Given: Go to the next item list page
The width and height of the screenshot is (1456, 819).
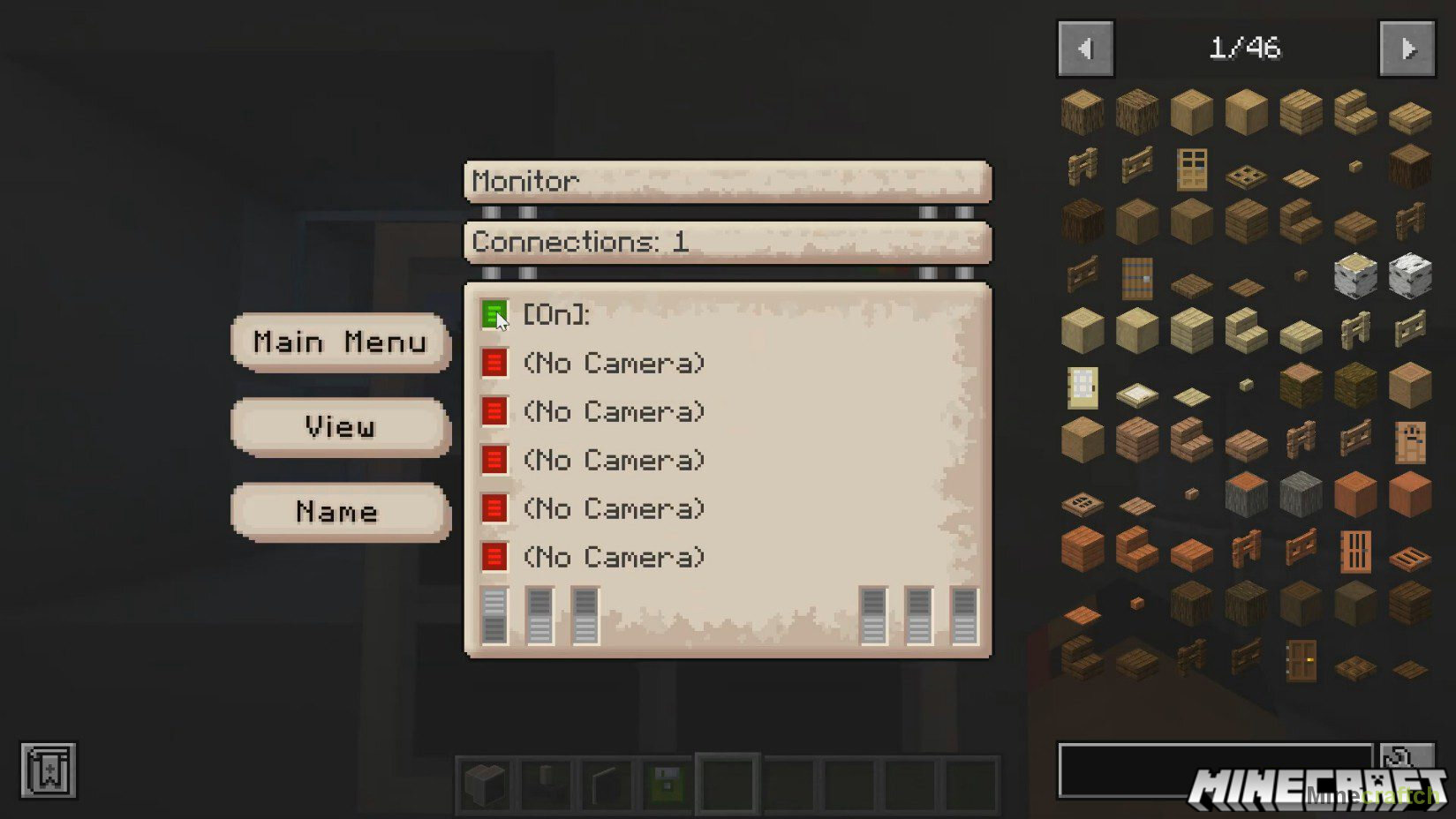Looking at the screenshot, I should 1407,49.
